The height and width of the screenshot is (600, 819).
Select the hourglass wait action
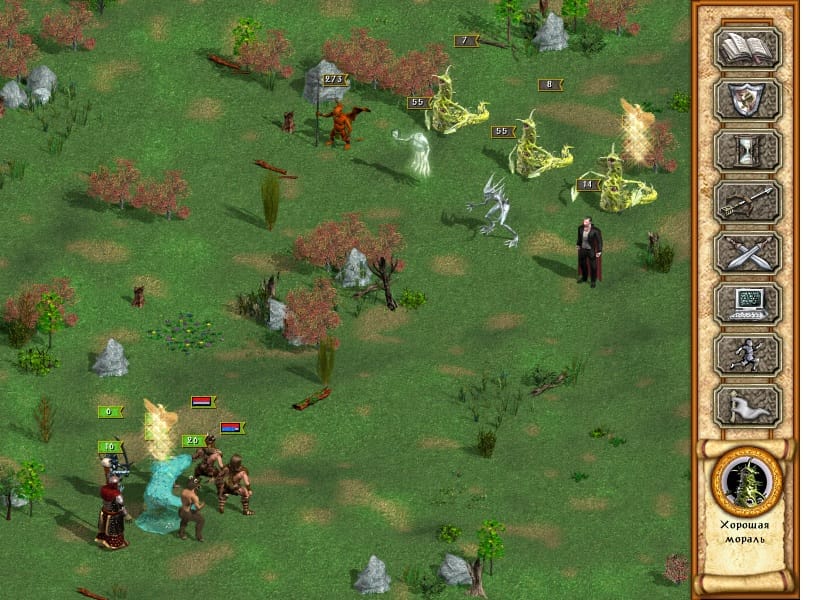point(746,150)
